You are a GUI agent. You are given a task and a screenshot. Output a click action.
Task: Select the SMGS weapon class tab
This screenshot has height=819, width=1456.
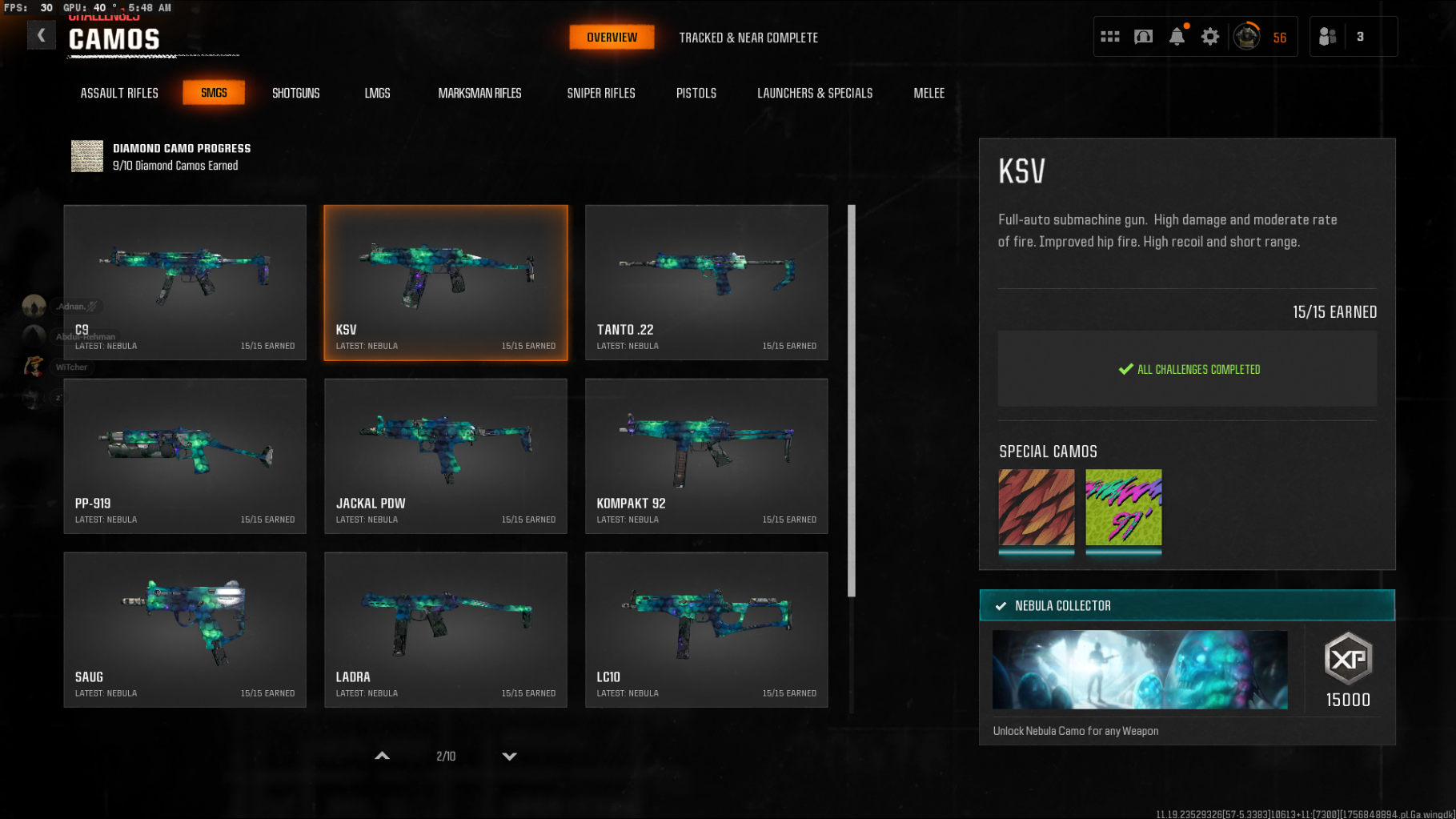coord(214,92)
